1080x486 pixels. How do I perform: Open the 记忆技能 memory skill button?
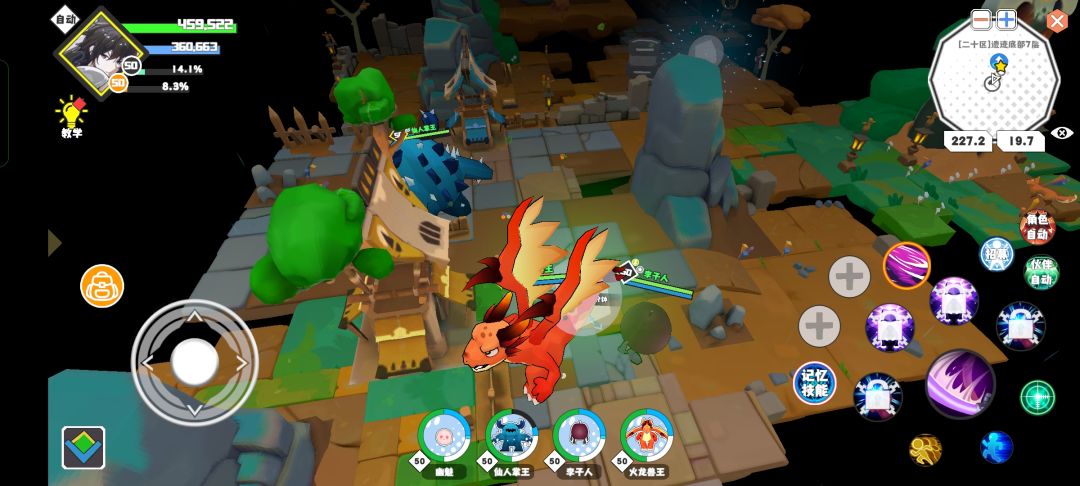tap(815, 384)
